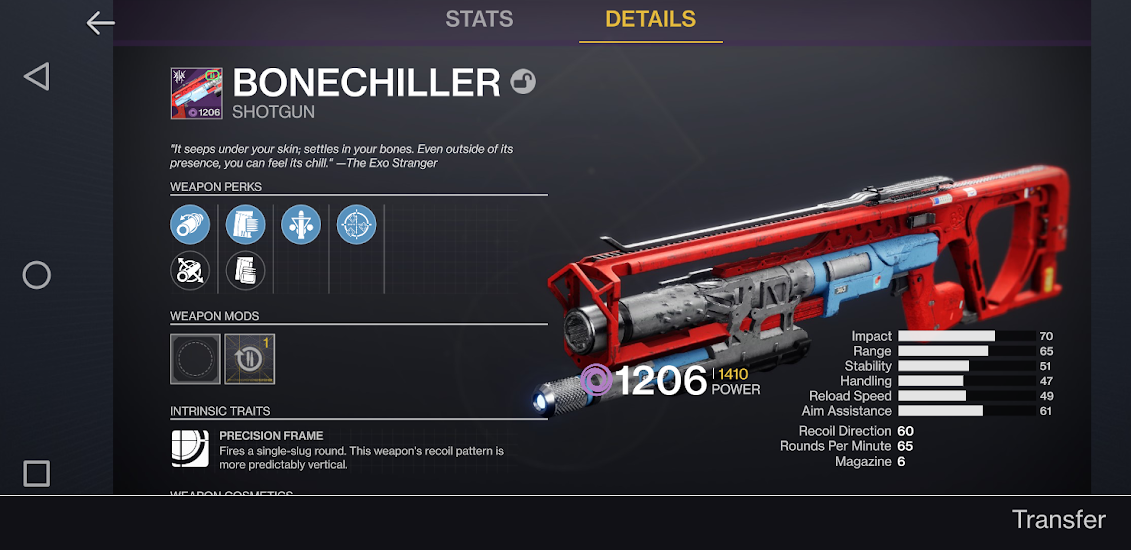This screenshot has height=550, width=1131.
Task: Transfer the Bonechiller shotgun
Action: [1058, 520]
